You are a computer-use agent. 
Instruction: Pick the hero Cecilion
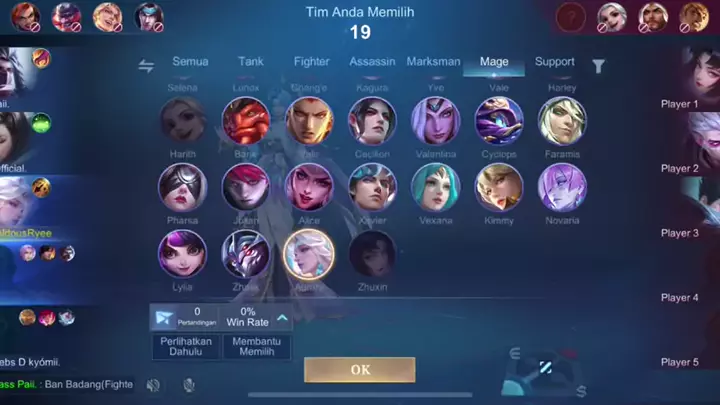point(372,121)
